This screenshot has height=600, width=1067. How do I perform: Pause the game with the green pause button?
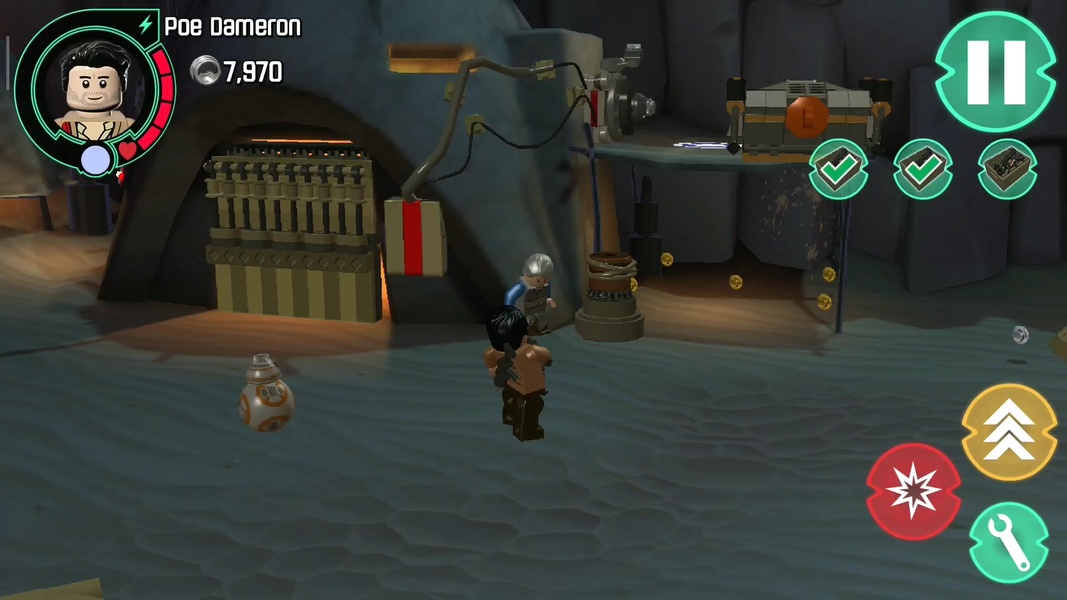click(x=995, y=71)
